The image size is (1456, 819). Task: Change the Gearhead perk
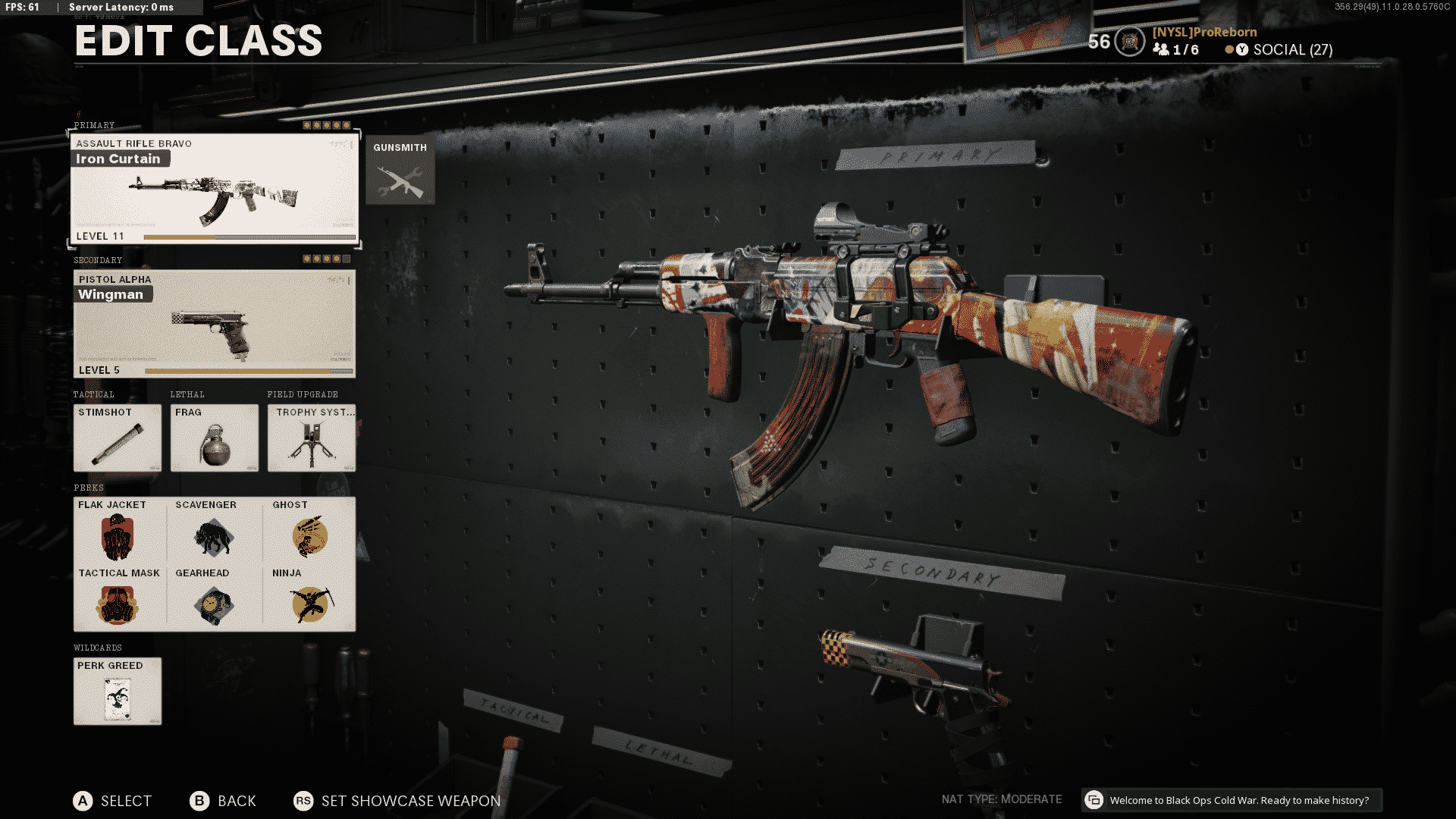214,598
